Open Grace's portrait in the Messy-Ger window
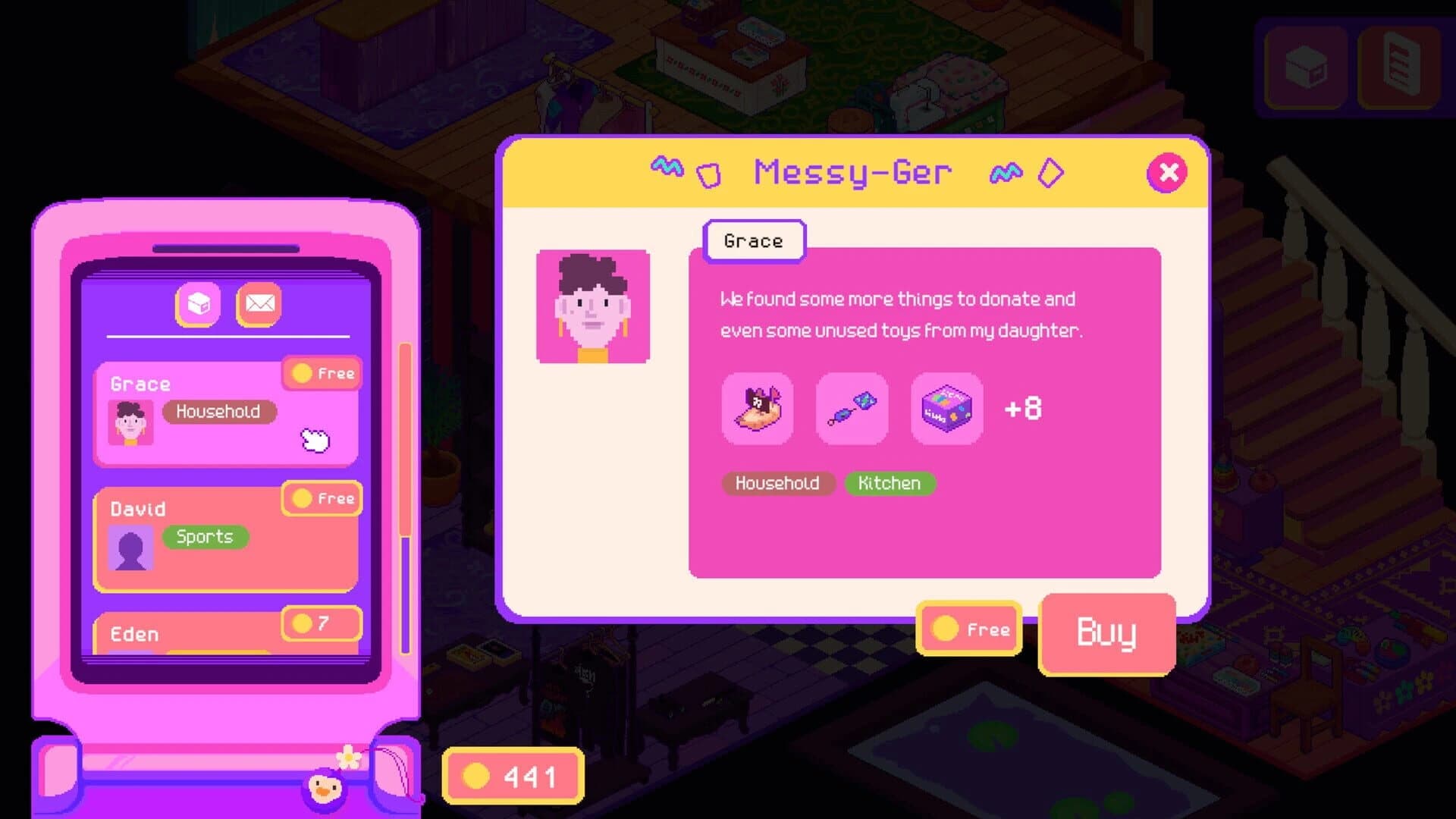This screenshot has height=819, width=1456. click(x=592, y=306)
